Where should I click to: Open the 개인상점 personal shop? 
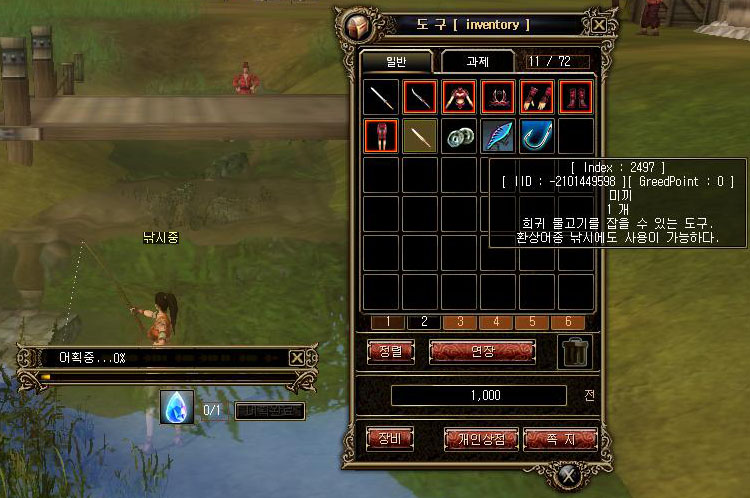pyautogui.click(x=482, y=438)
